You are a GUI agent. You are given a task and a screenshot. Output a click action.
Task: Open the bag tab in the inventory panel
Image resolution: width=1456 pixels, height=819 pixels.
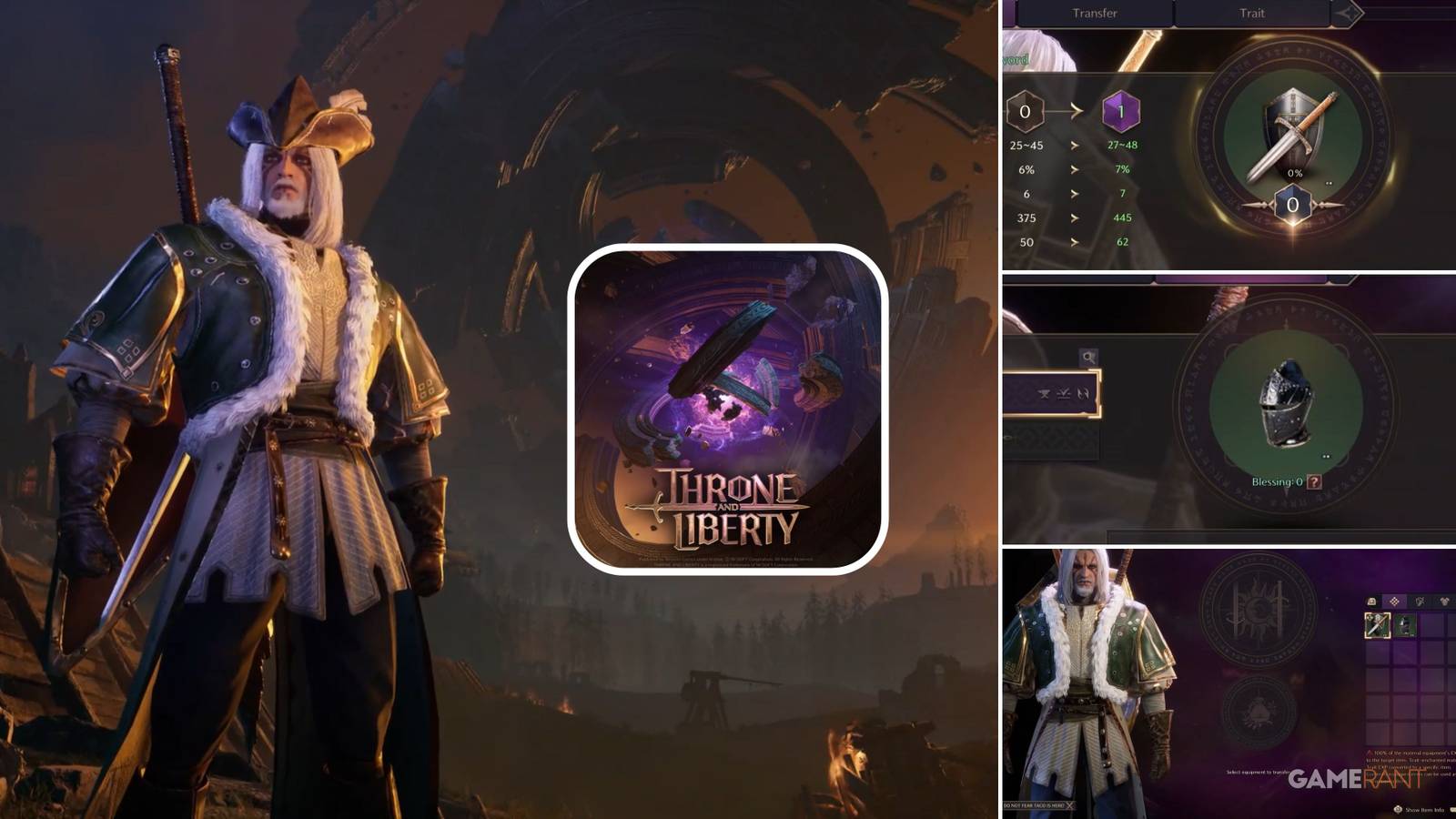(x=1370, y=601)
